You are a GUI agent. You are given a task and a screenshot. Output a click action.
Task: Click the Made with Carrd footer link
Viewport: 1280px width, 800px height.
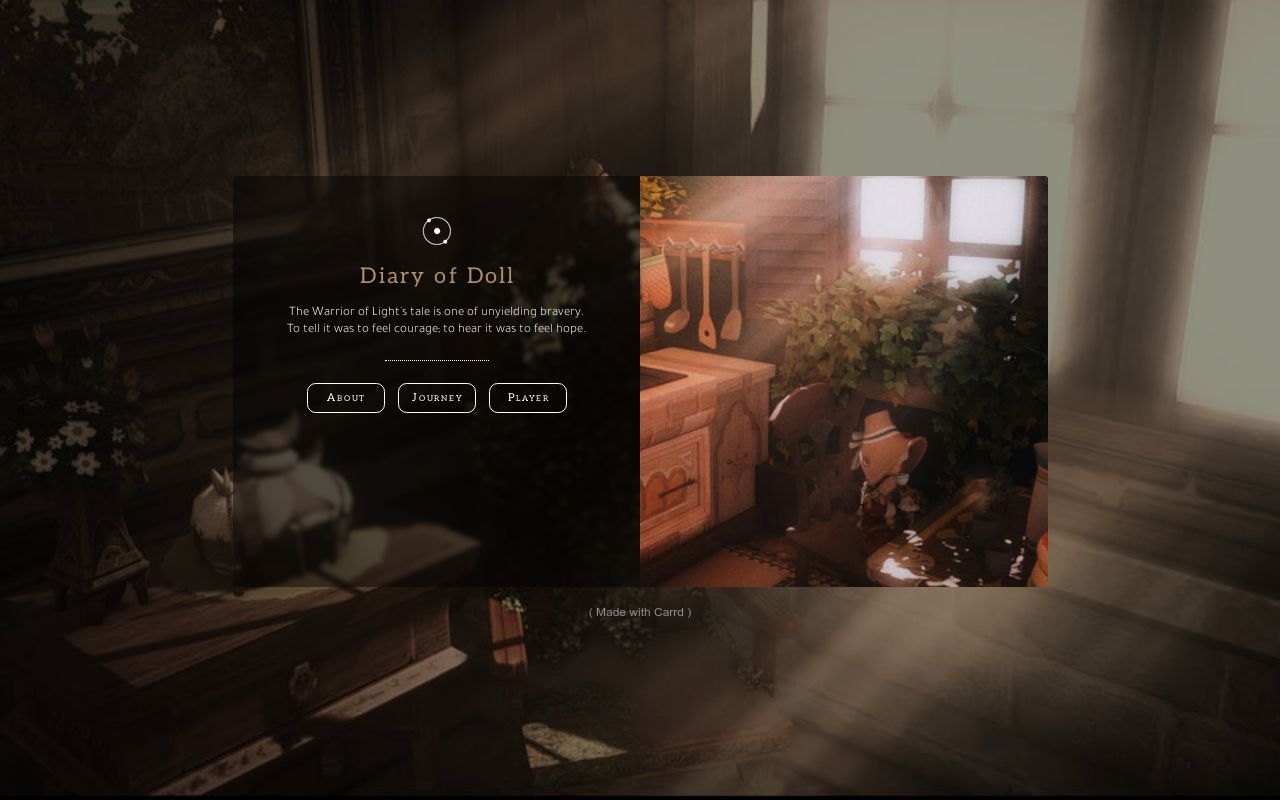click(639, 612)
